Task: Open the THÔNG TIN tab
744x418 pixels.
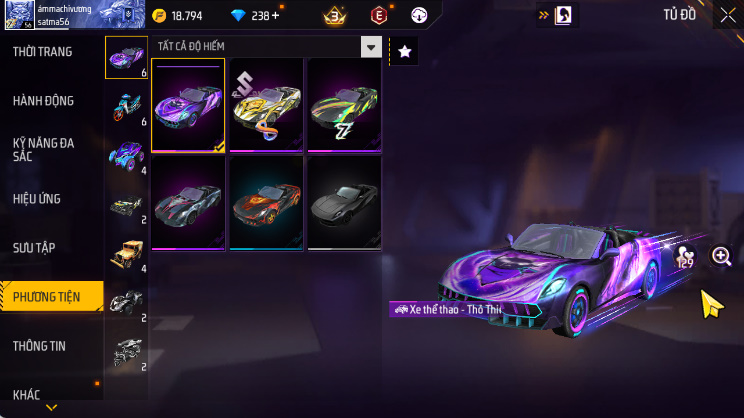Action: 39,345
